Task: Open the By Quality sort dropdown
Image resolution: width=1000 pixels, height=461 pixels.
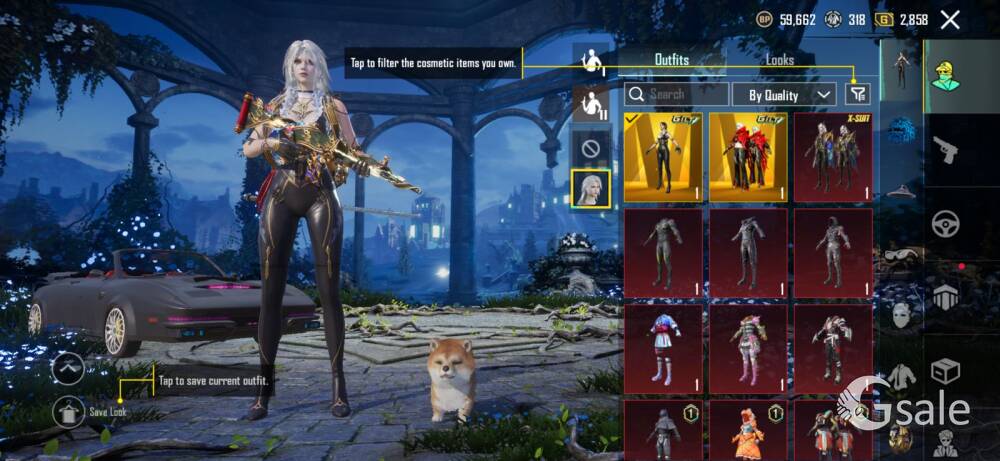Action: tap(784, 94)
